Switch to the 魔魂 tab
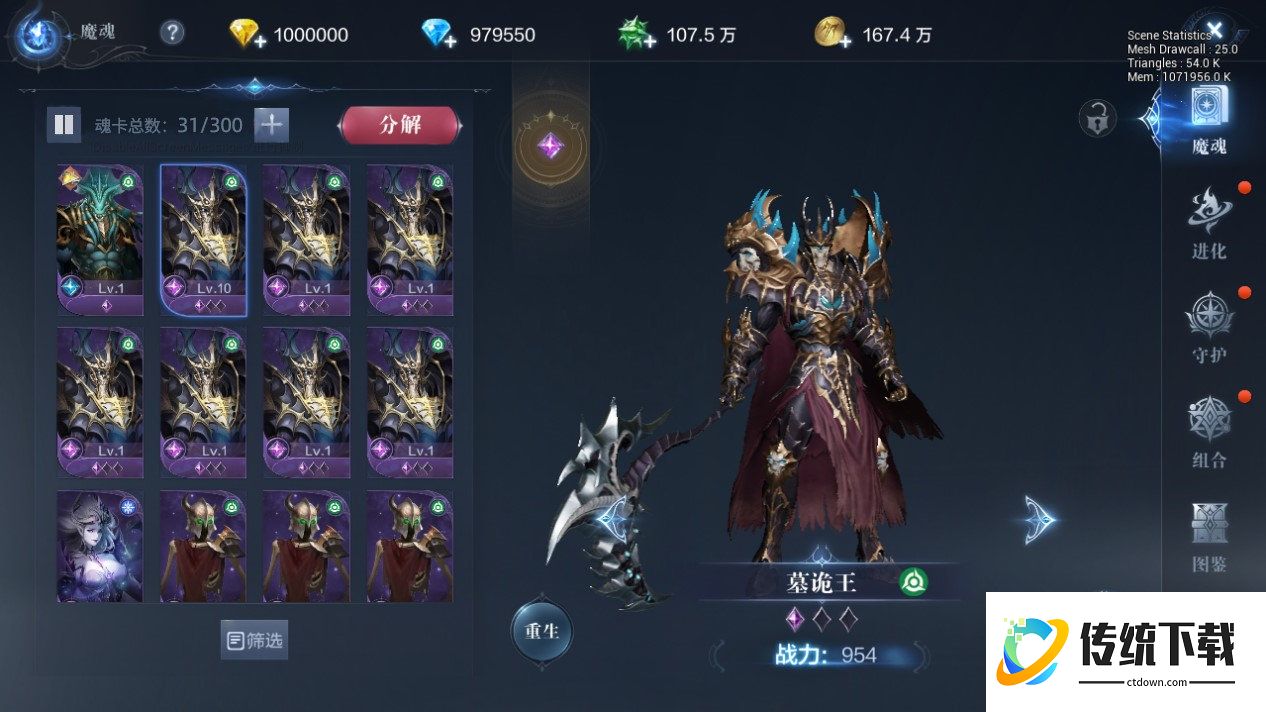The image size is (1266, 712). pos(1210,120)
